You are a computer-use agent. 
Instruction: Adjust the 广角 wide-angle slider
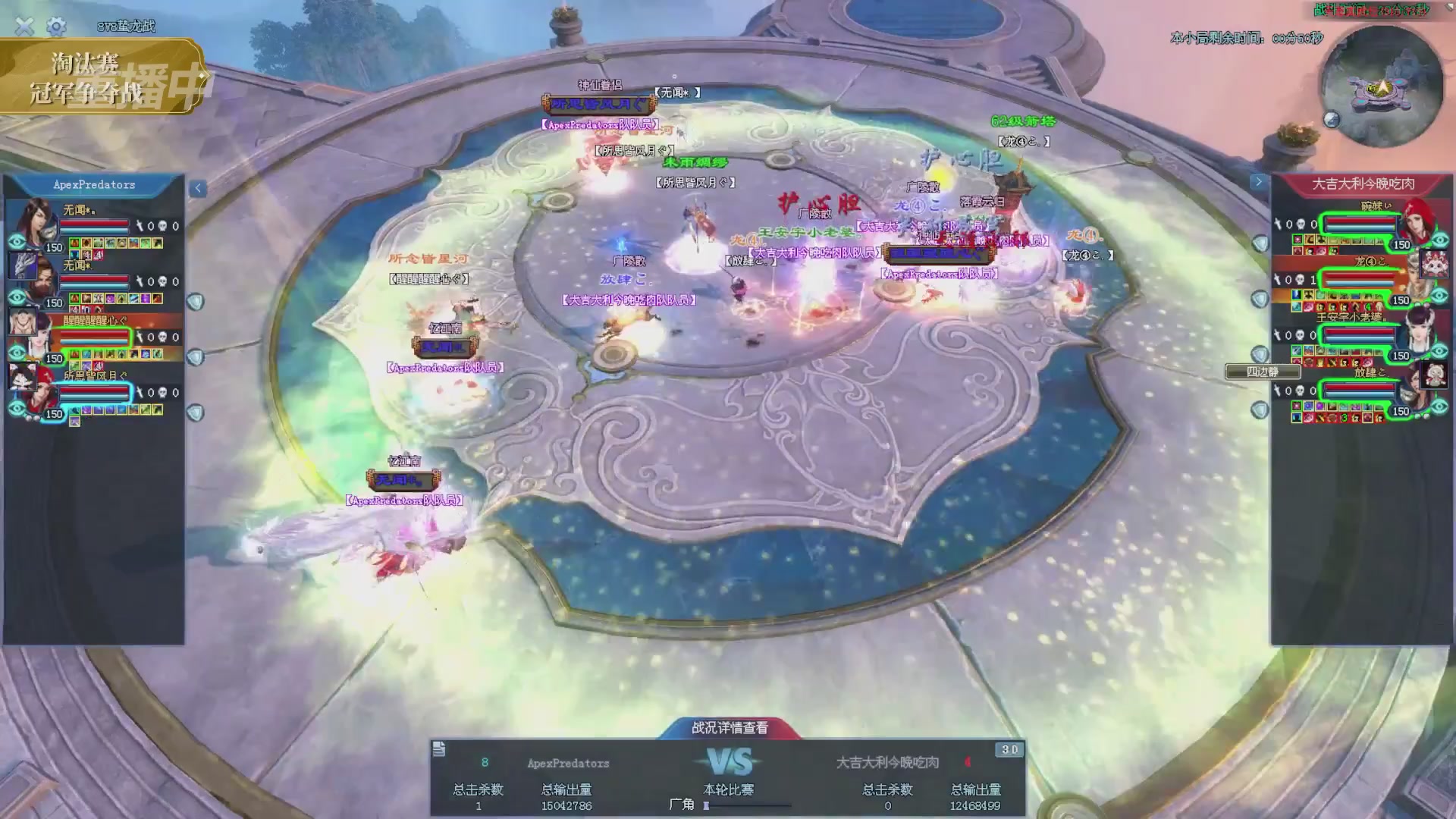(707, 805)
